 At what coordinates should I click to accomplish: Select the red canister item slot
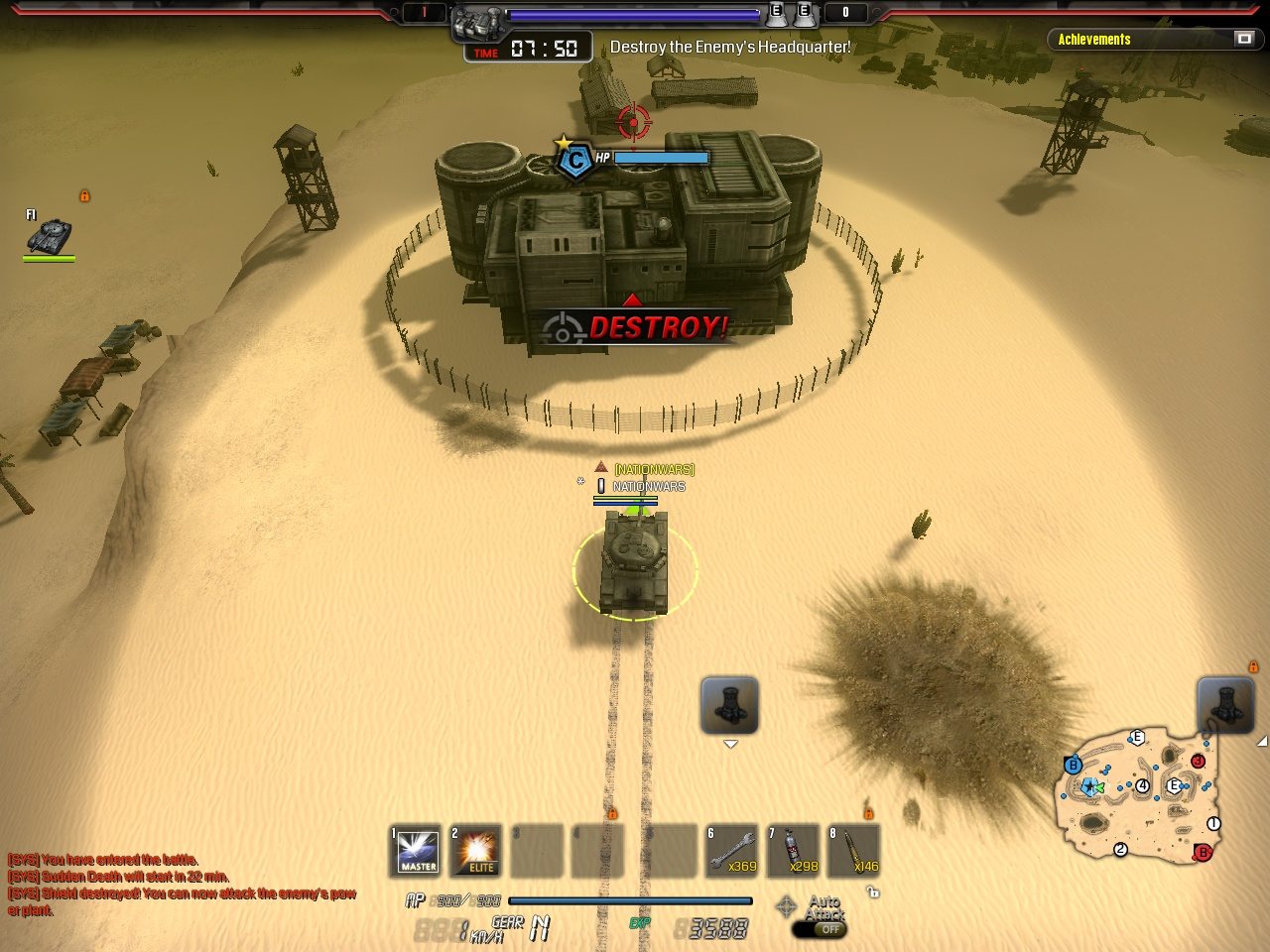[x=794, y=851]
